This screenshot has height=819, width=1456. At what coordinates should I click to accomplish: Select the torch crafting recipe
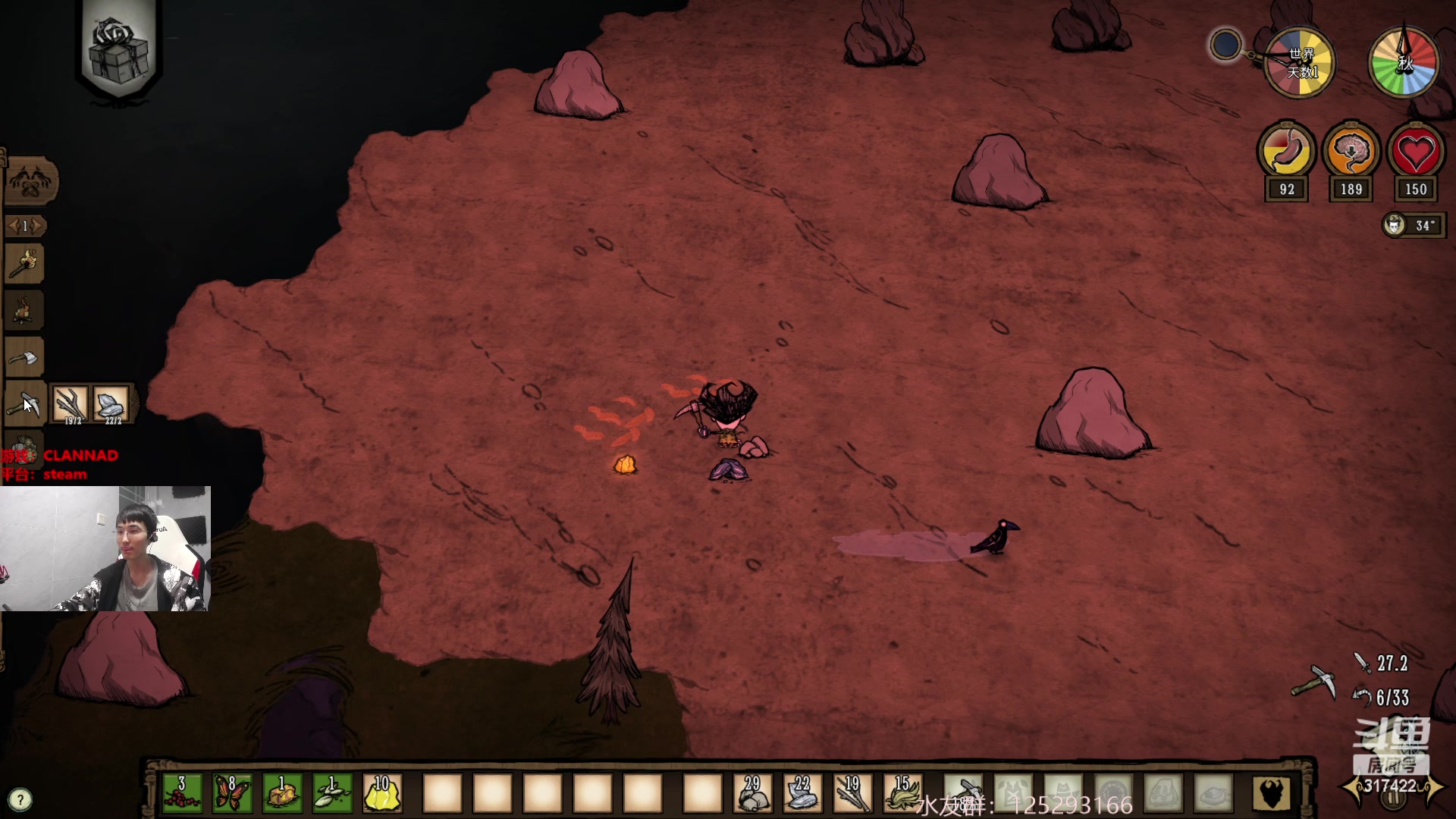click(x=25, y=264)
